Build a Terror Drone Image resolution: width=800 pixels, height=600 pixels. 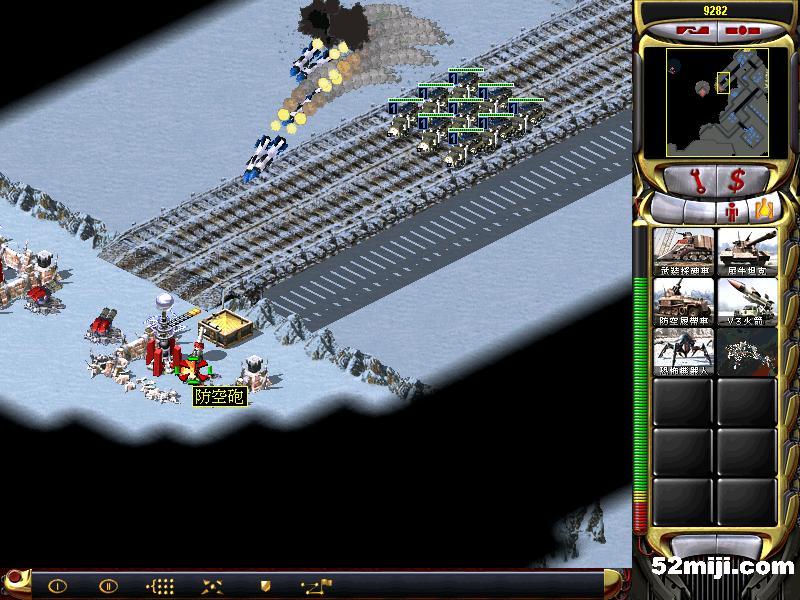pos(684,351)
